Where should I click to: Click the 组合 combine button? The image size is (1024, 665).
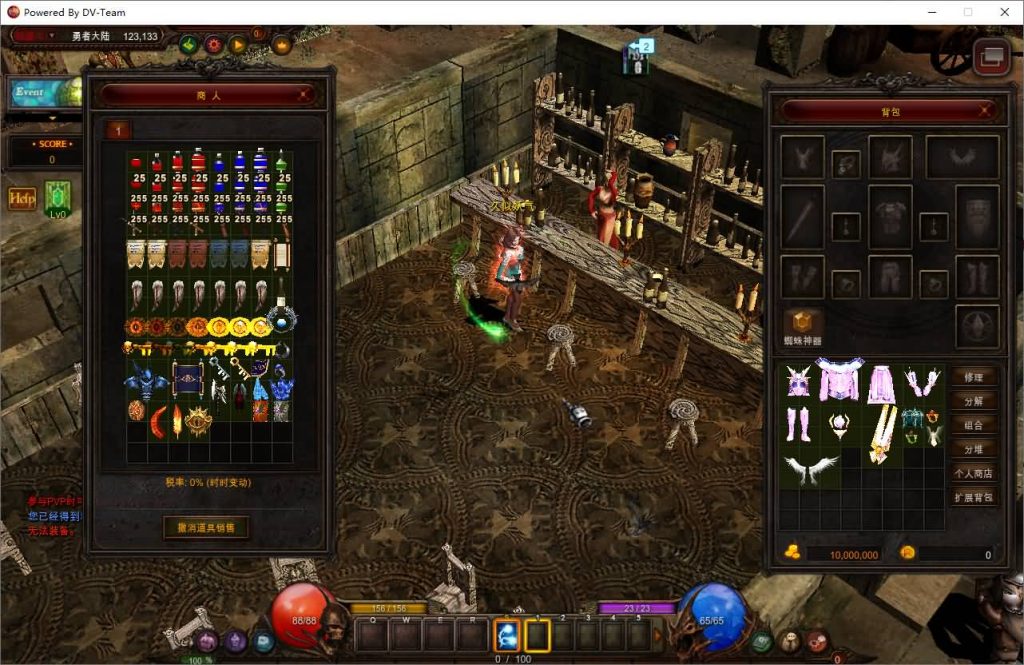click(x=973, y=425)
